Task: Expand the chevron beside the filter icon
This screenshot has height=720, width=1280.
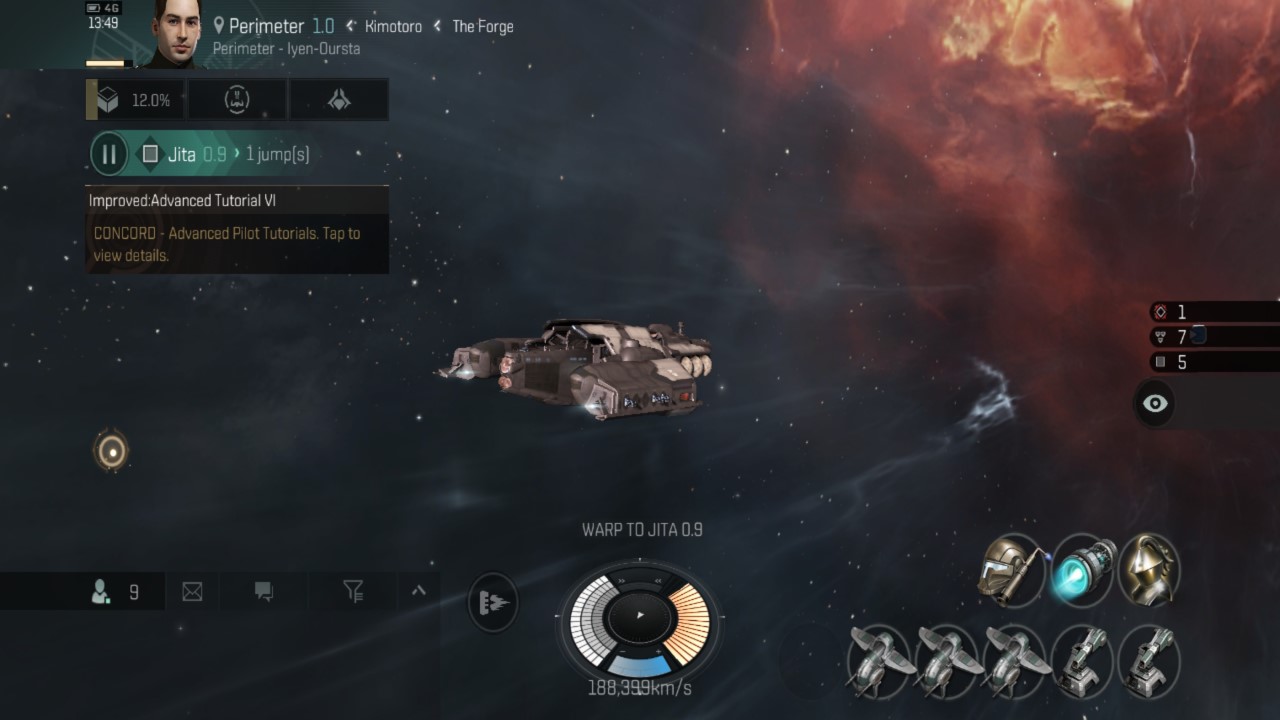Action: click(420, 591)
